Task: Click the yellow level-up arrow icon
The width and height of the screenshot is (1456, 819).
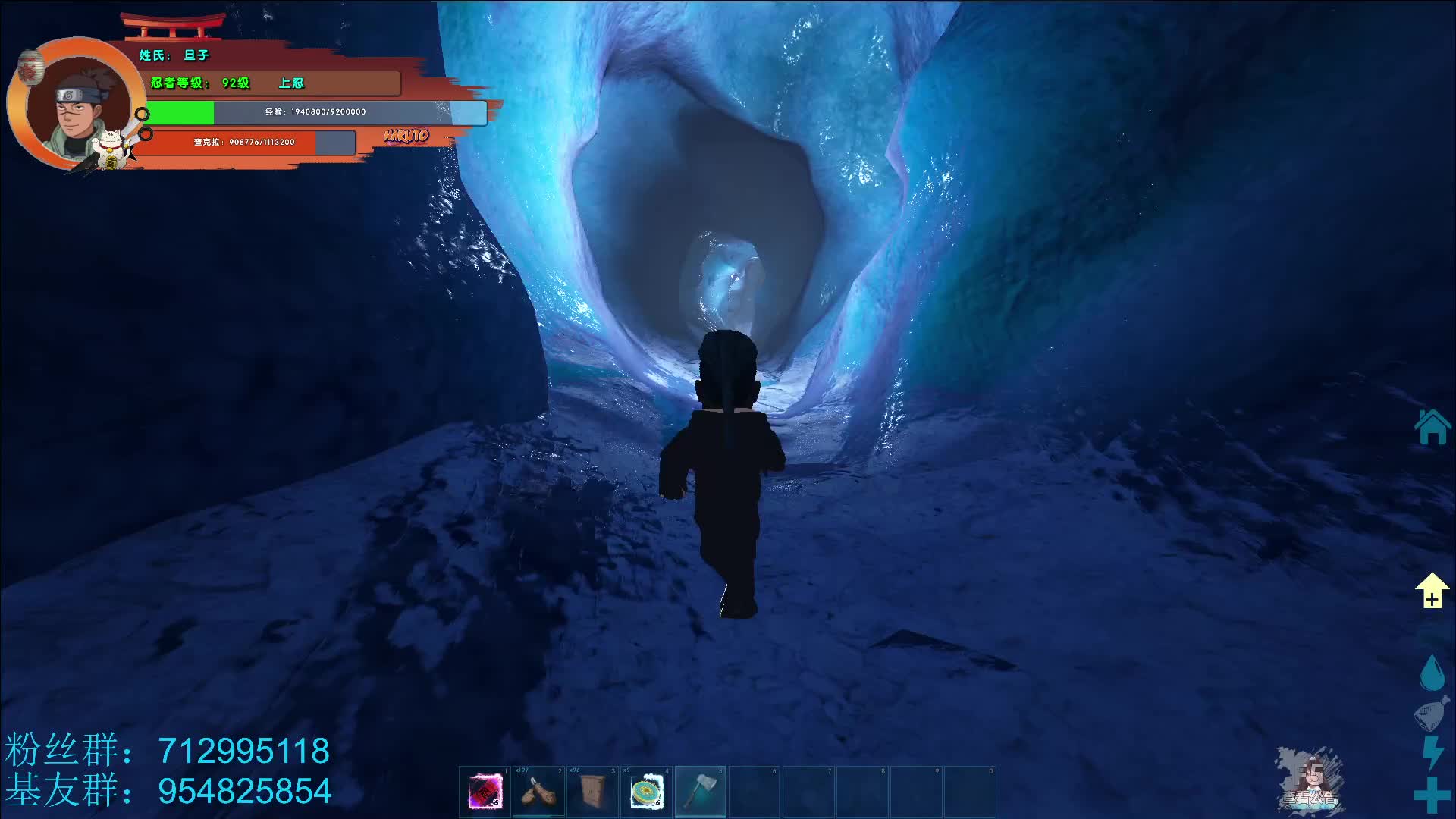Action: 1431,591
